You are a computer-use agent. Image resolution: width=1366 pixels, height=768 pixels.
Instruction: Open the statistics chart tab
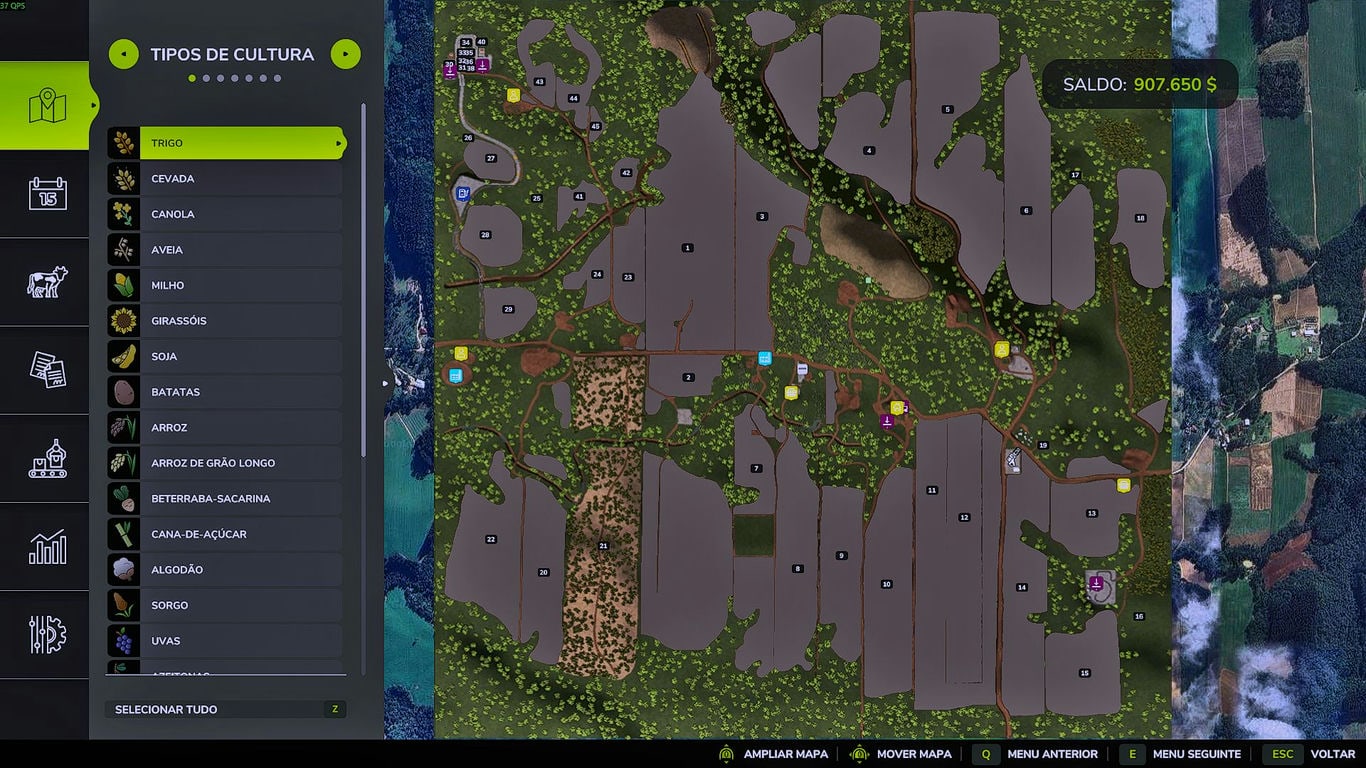(47, 547)
